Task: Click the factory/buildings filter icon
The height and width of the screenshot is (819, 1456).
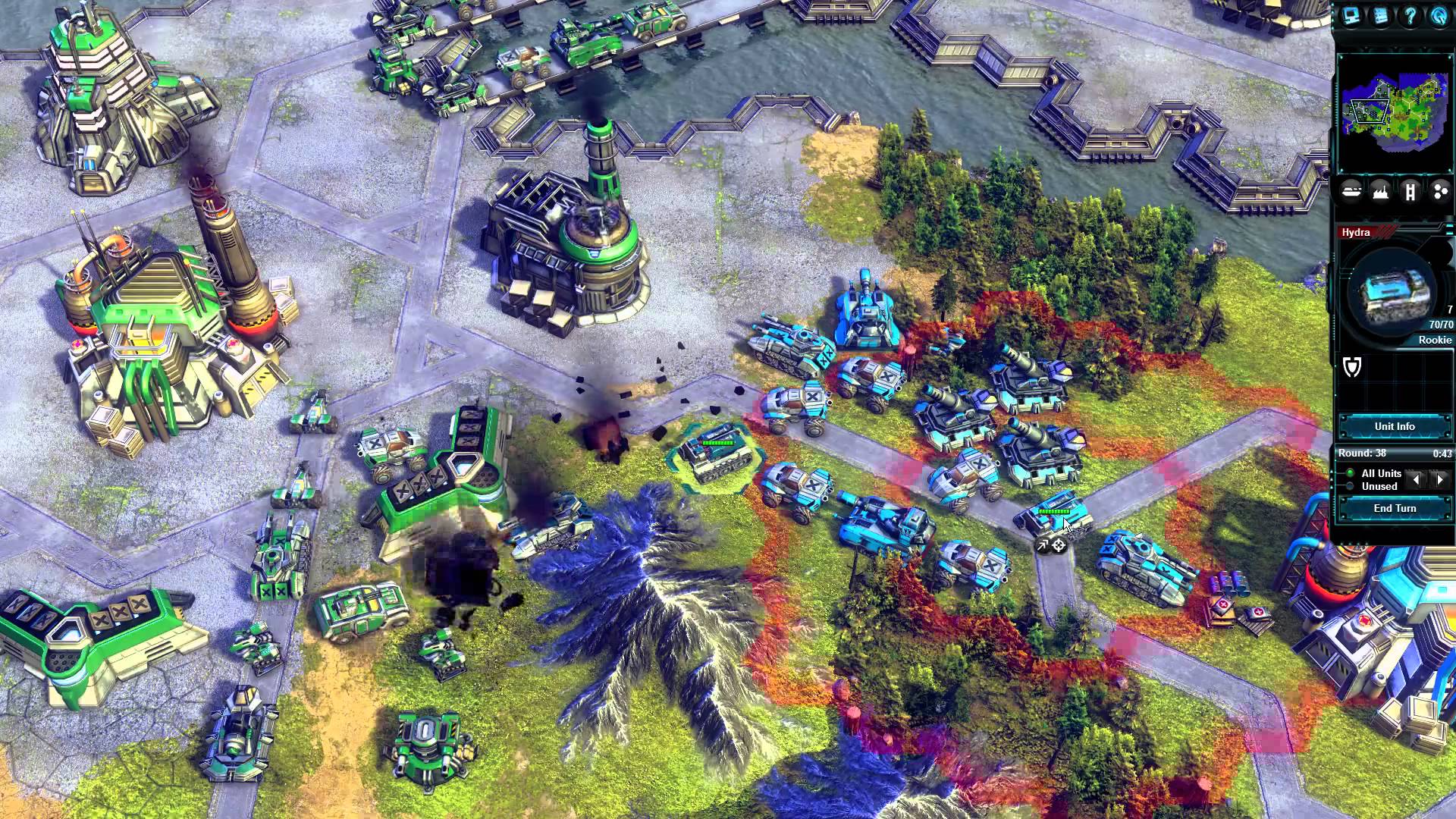Action: tap(1381, 193)
